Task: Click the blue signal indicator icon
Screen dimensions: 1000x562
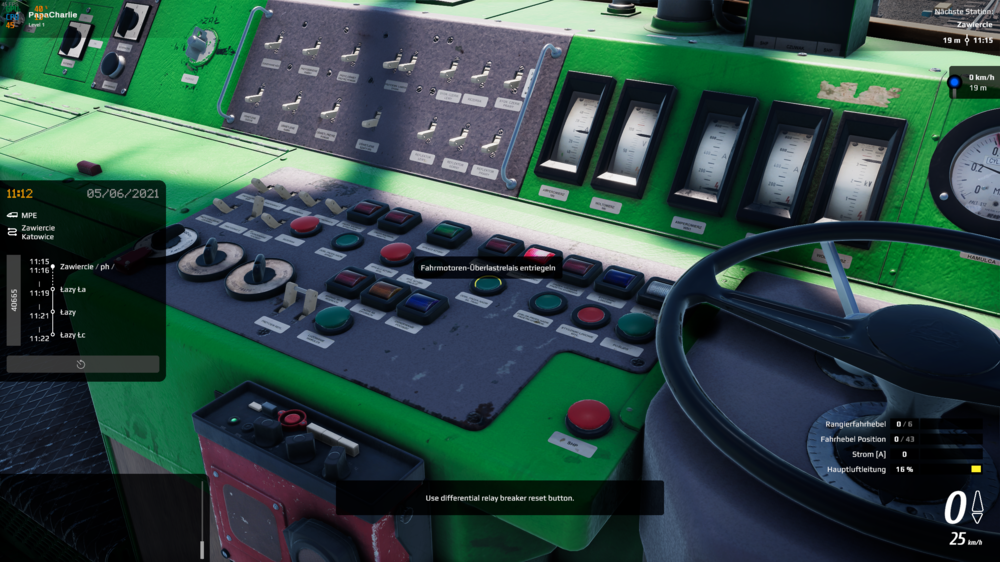Action: click(x=955, y=81)
